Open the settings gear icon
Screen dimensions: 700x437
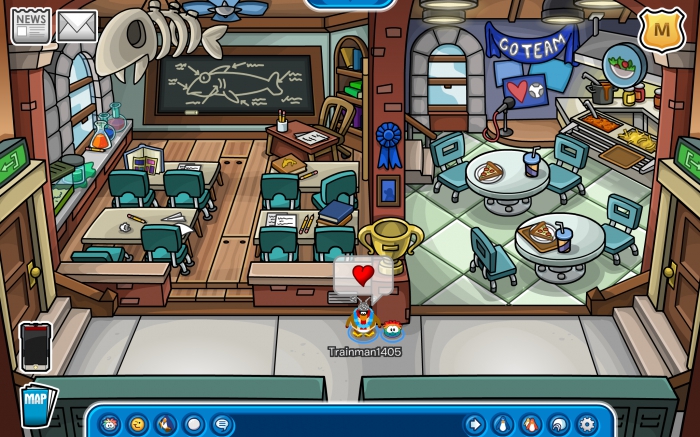(x=586, y=424)
